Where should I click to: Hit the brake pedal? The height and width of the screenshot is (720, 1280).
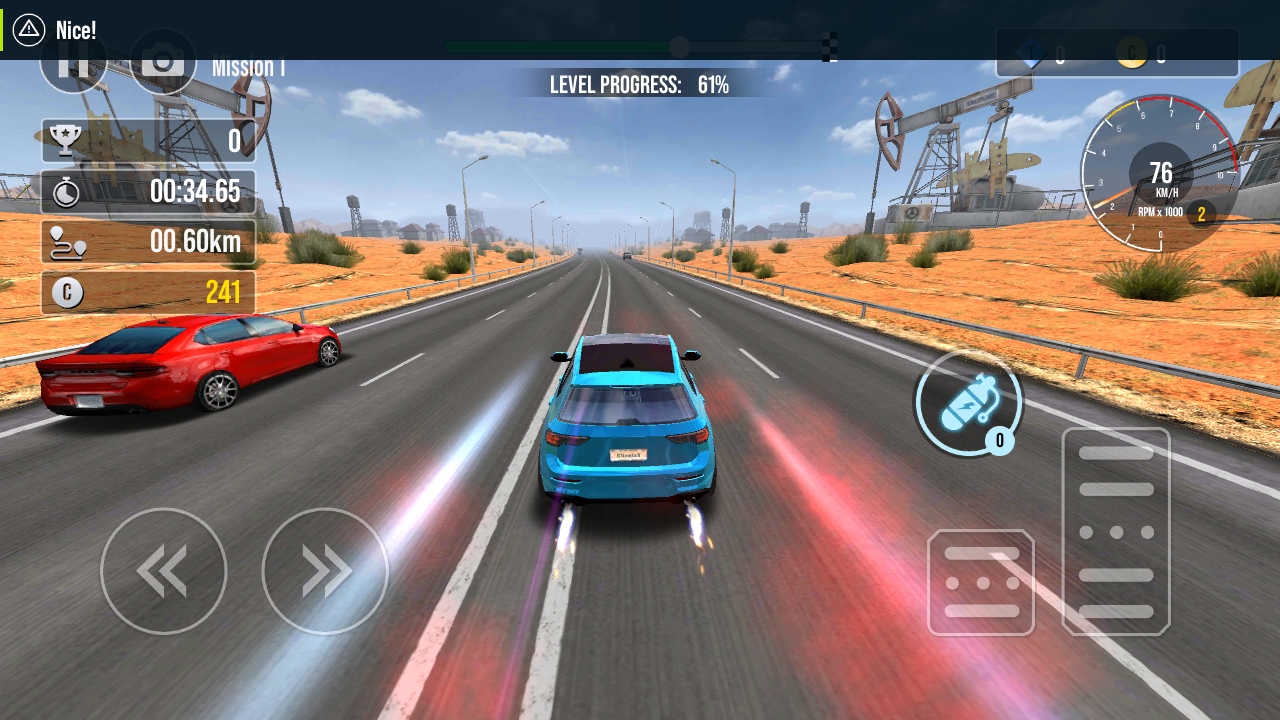click(x=980, y=583)
